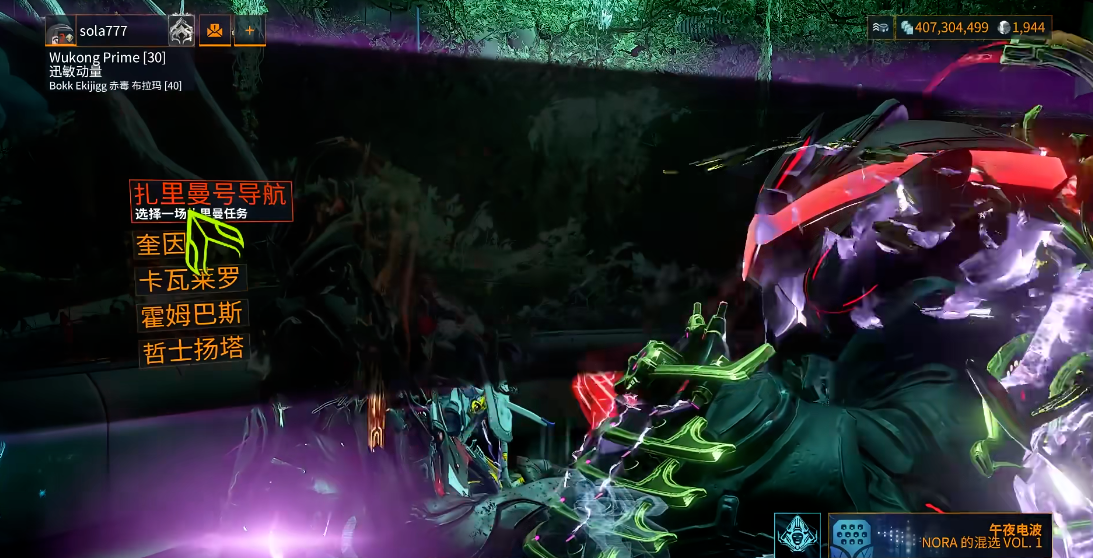The width and height of the screenshot is (1093, 558).
Task: Choose the 哲士扬塔 menu option
Action: (192, 352)
